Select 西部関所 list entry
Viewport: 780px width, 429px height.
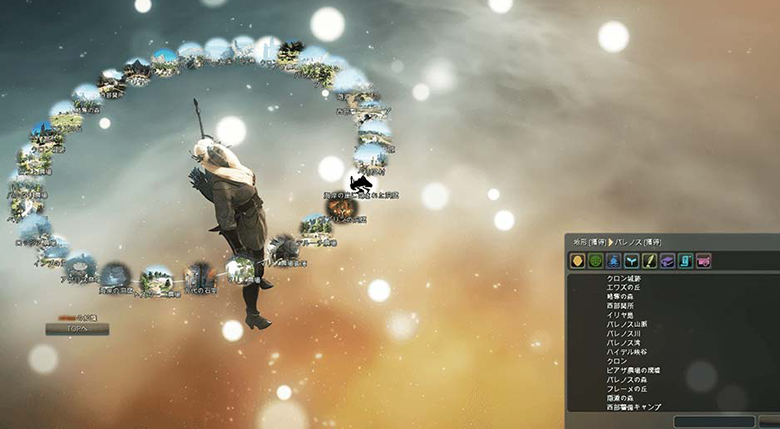click(622, 306)
